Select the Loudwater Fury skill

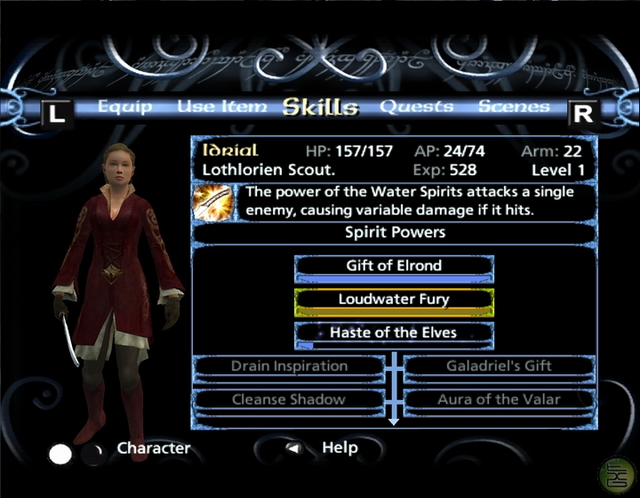click(x=394, y=299)
